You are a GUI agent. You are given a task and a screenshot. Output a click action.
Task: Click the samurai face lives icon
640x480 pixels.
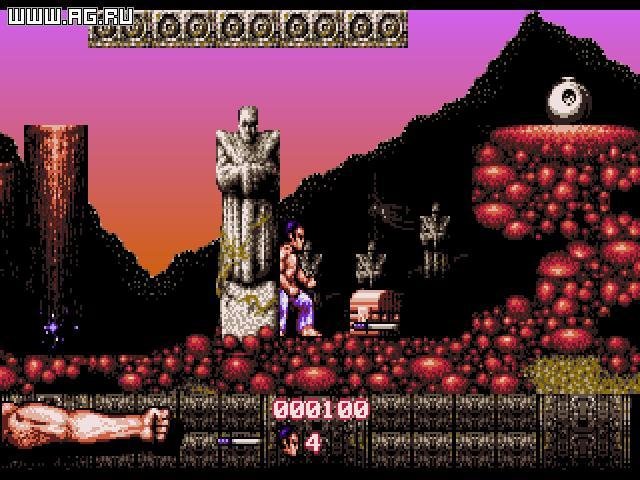click(287, 440)
